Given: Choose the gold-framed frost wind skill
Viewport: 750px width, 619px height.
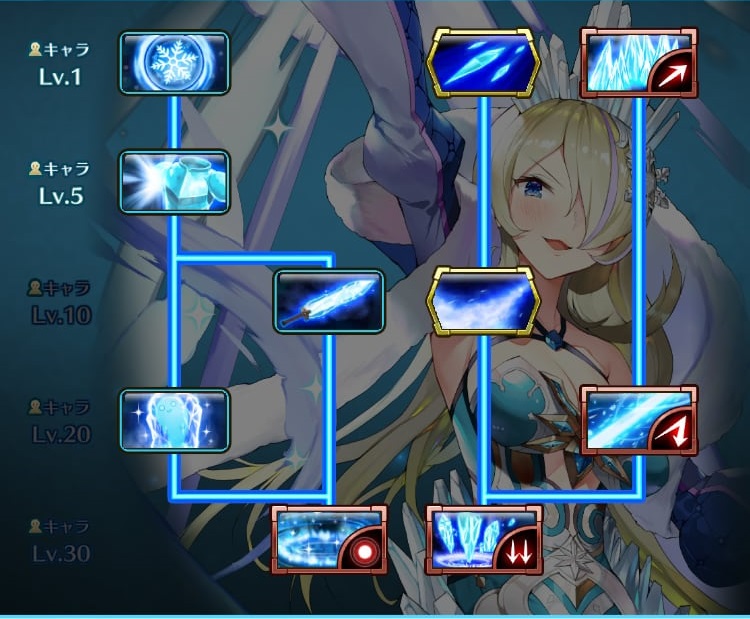Looking at the screenshot, I should click(x=483, y=299).
